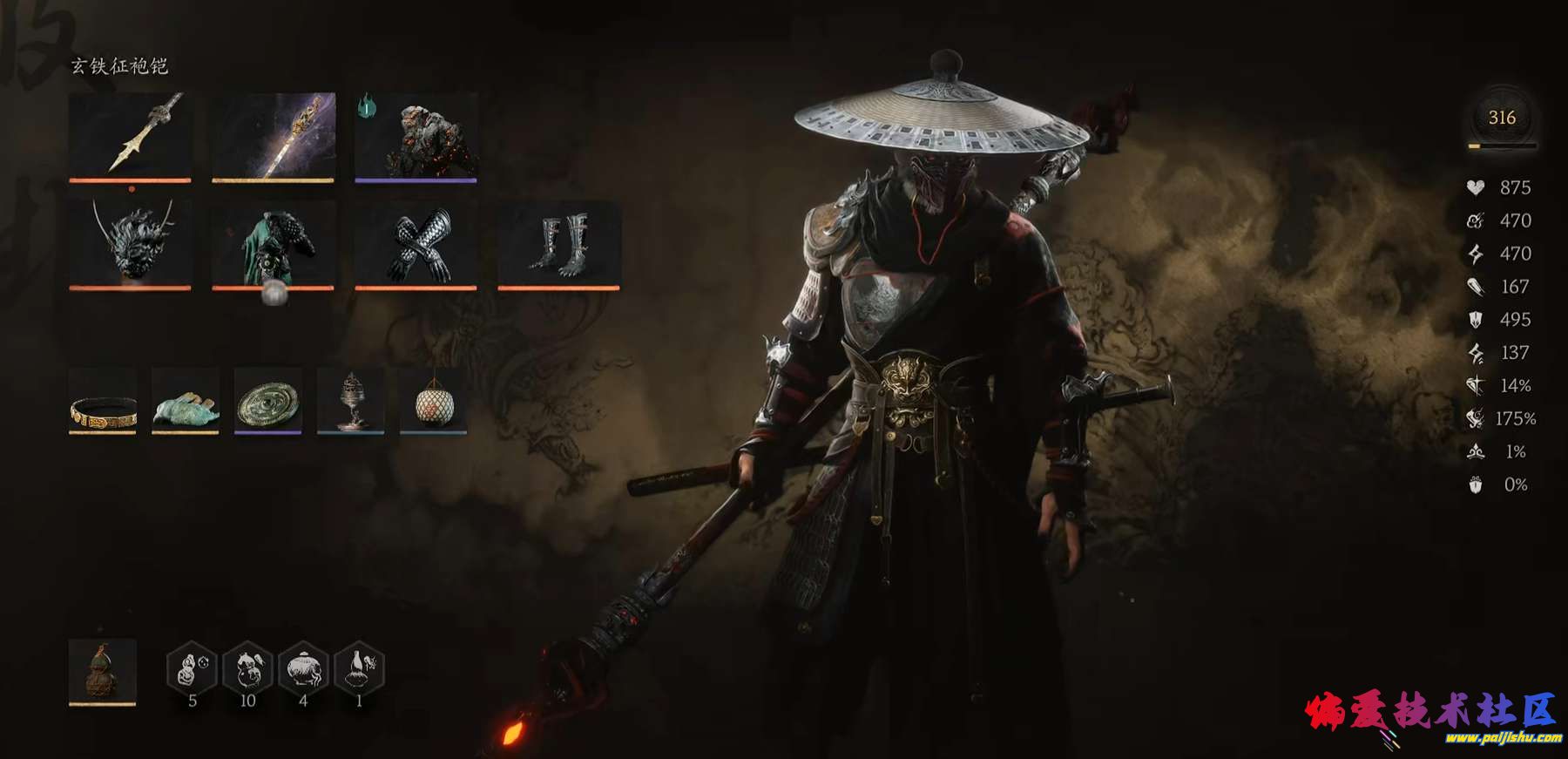Open the ornate goblet censer curio slot
1568x759 pixels.
tap(350, 401)
